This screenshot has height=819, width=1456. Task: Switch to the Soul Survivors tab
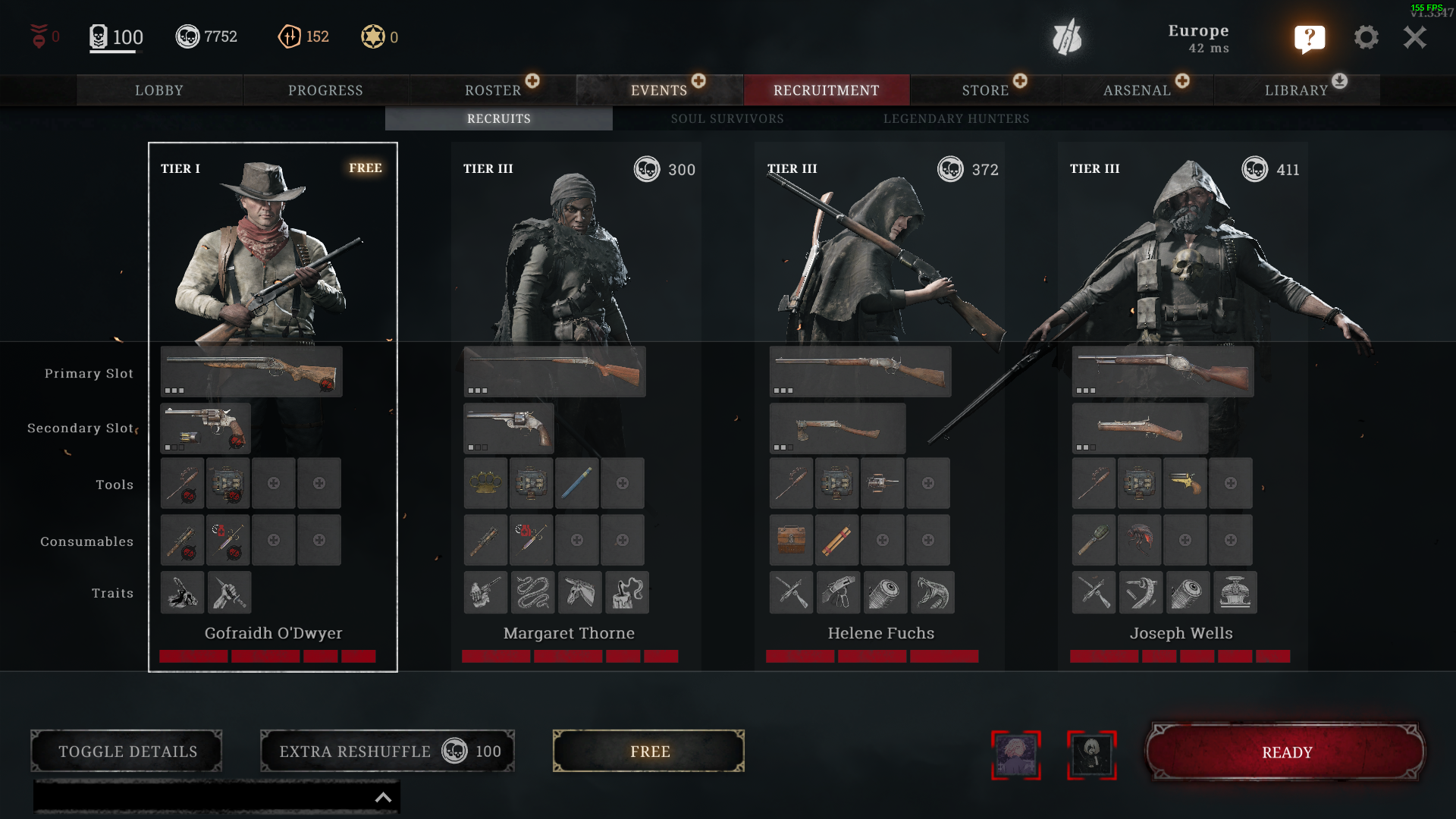coord(726,118)
